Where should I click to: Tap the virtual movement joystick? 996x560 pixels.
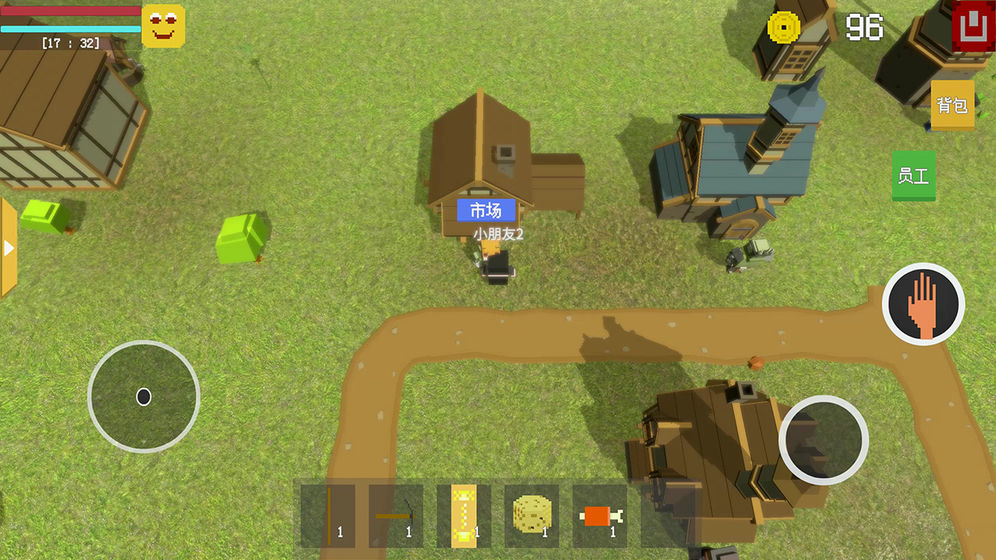[x=144, y=397]
